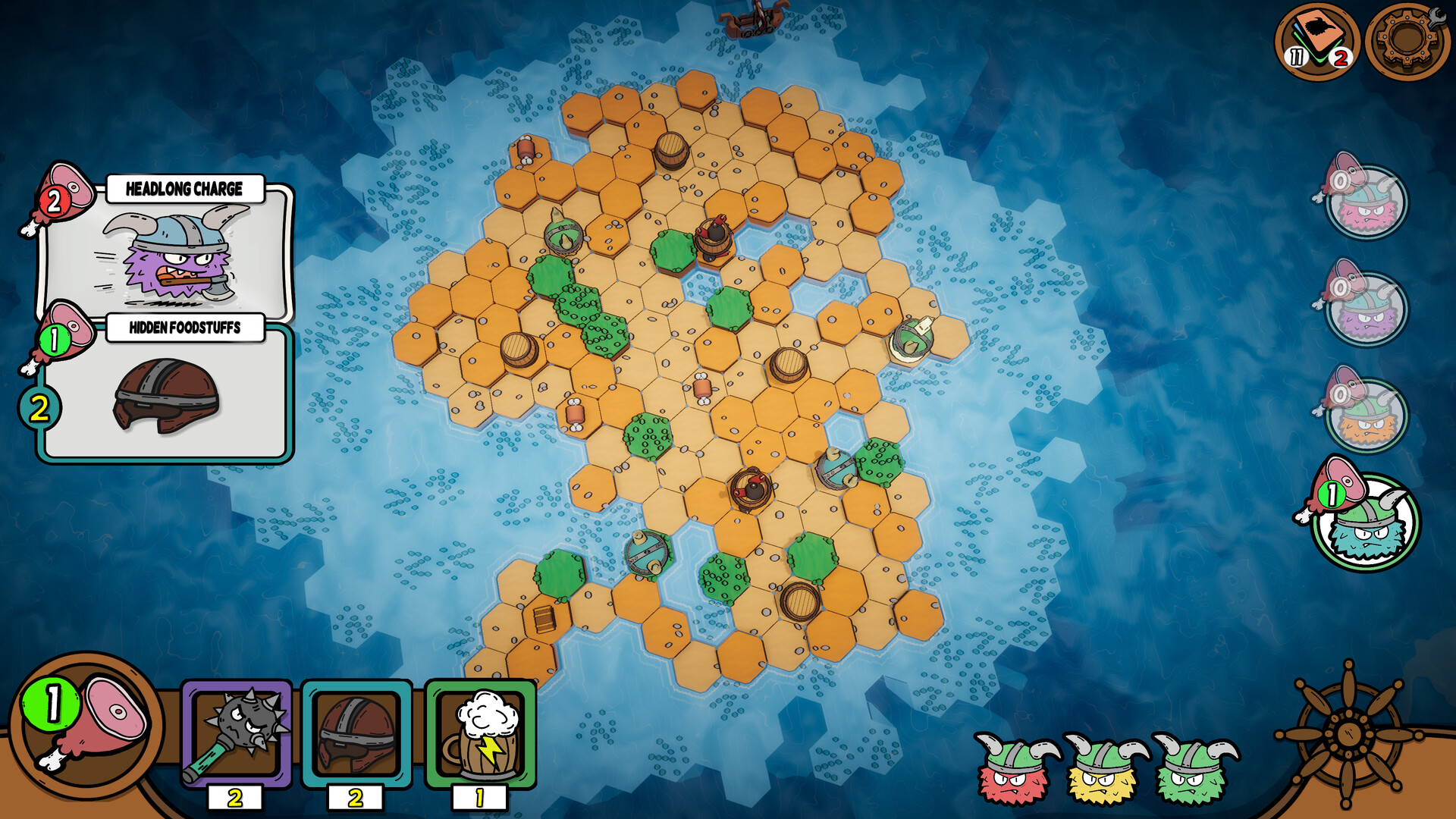This screenshot has width=1456, height=819.
Task: Click the green cost badge on Hidden Foodstuffs
Action: (x=54, y=337)
